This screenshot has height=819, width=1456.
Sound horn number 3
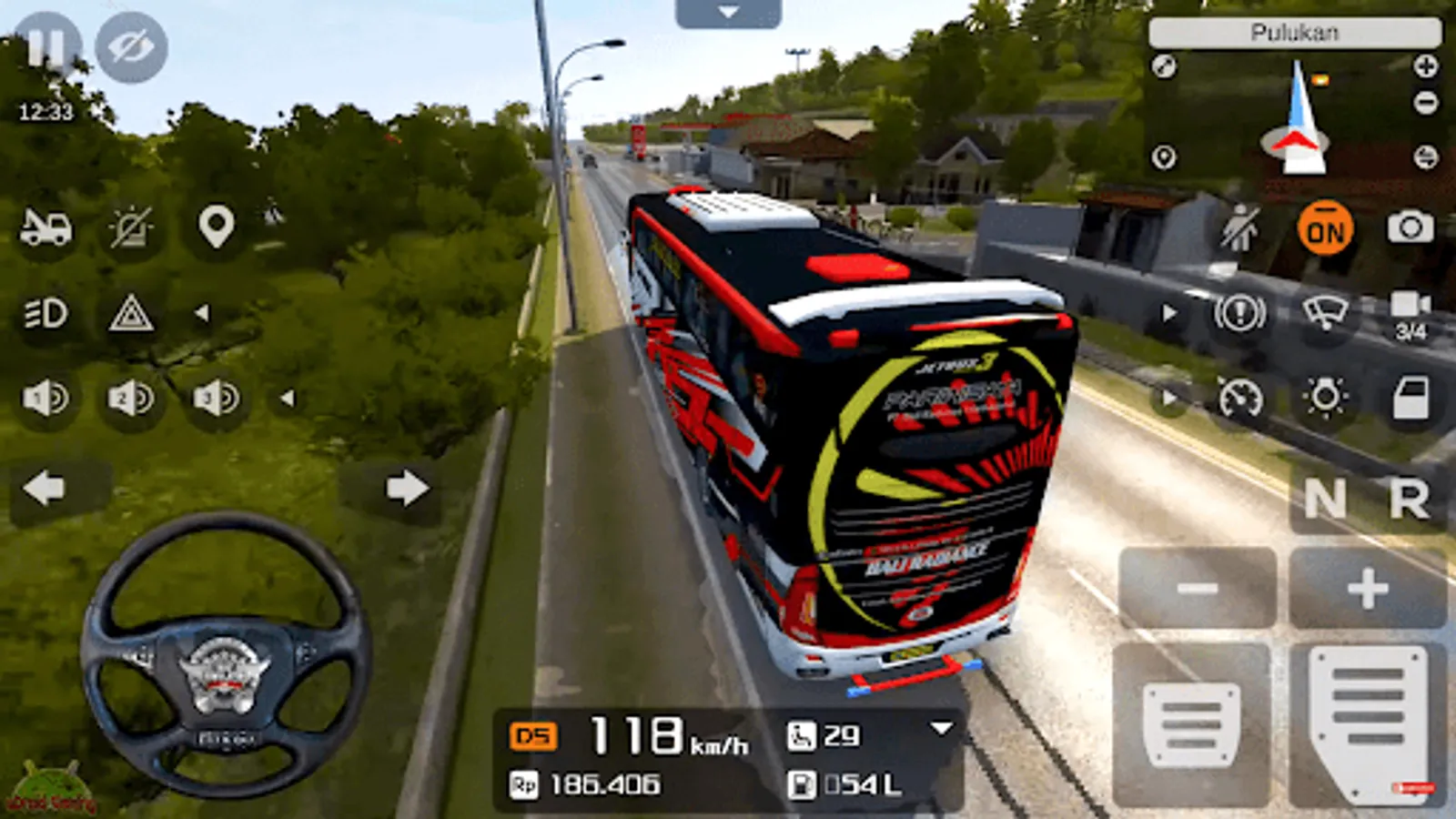tap(216, 399)
